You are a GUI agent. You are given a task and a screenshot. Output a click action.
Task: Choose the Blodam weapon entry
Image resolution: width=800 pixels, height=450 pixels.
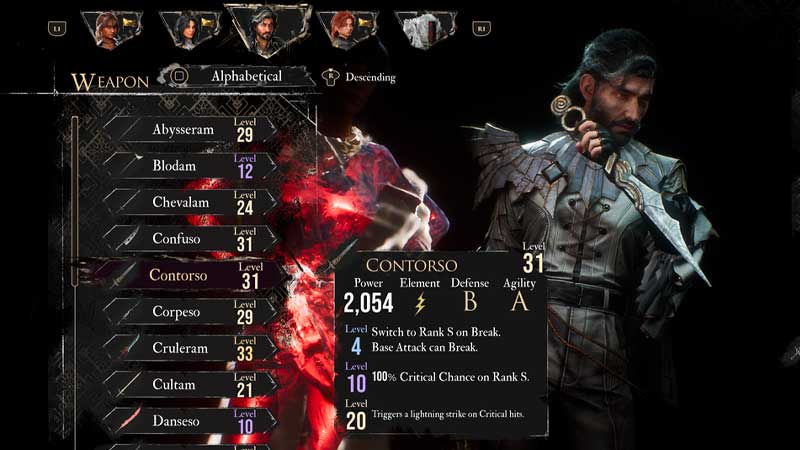point(185,166)
